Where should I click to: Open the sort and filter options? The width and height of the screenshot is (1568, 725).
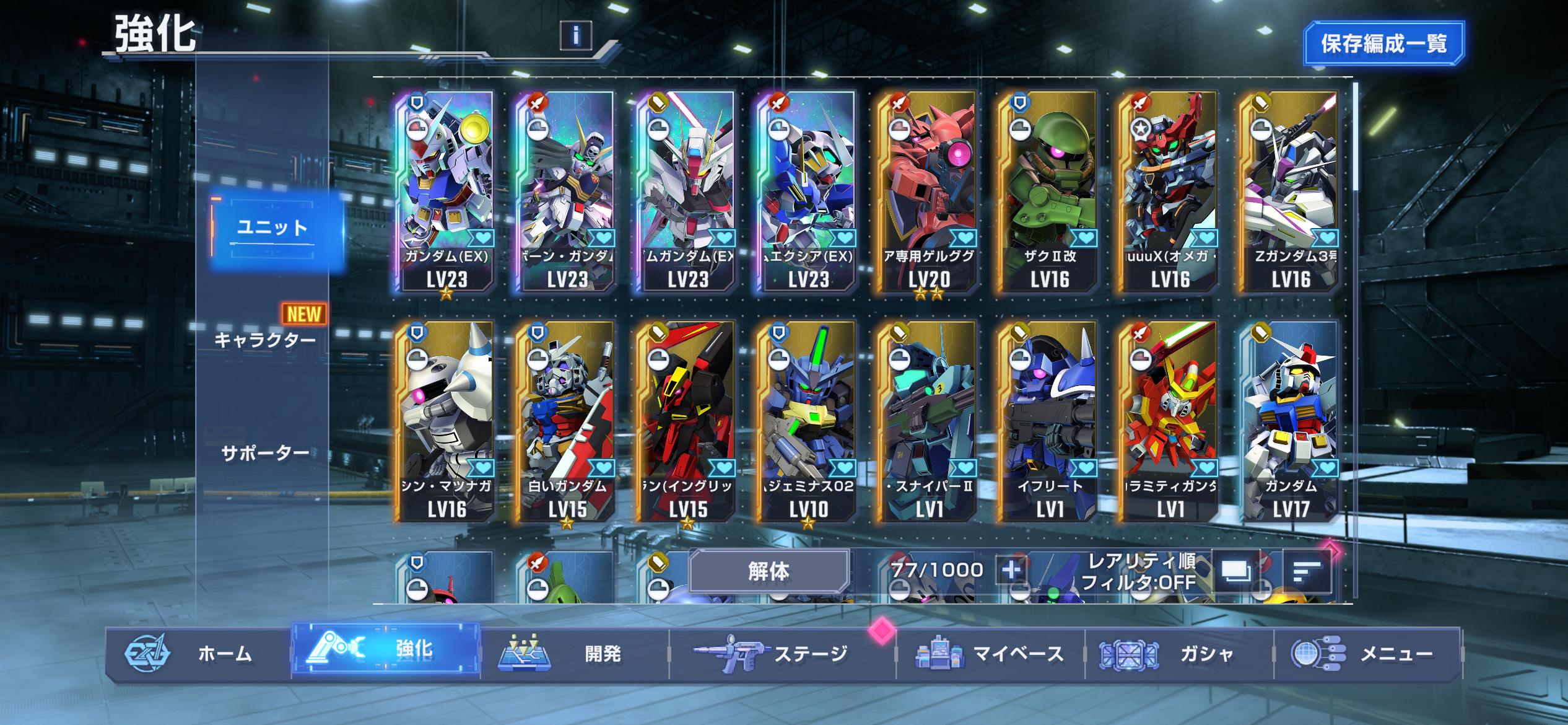click(x=1307, y=571)
